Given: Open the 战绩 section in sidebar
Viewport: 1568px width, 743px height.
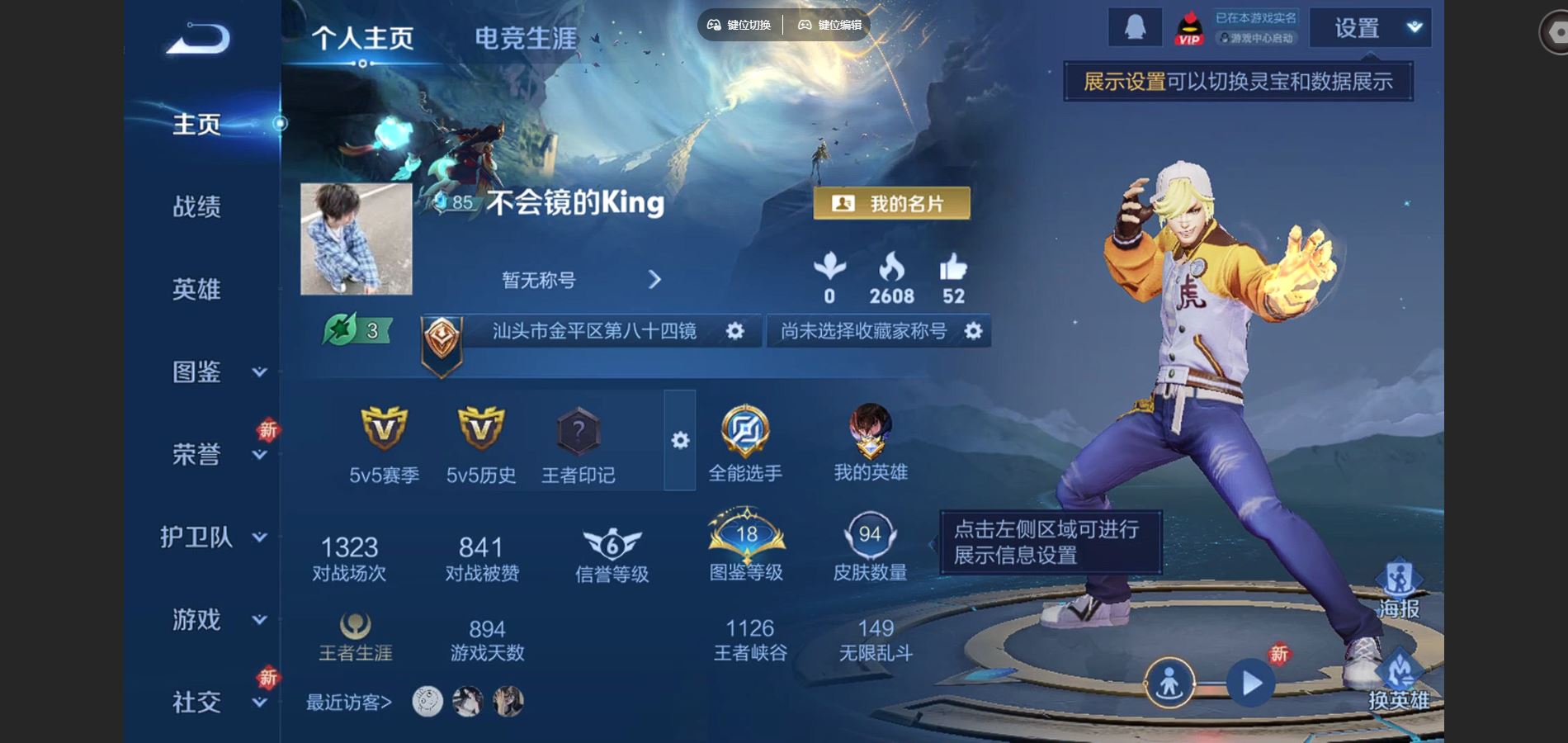Looking at the screenshot, I should 196,206.
